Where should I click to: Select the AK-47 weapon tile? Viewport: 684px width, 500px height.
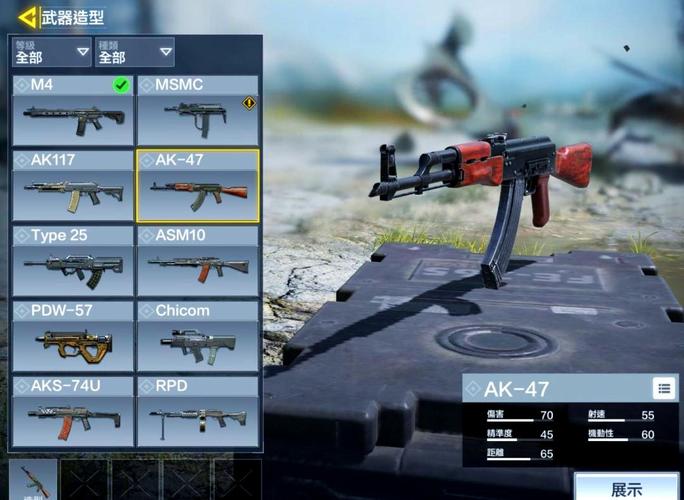[x=197, y=185]
